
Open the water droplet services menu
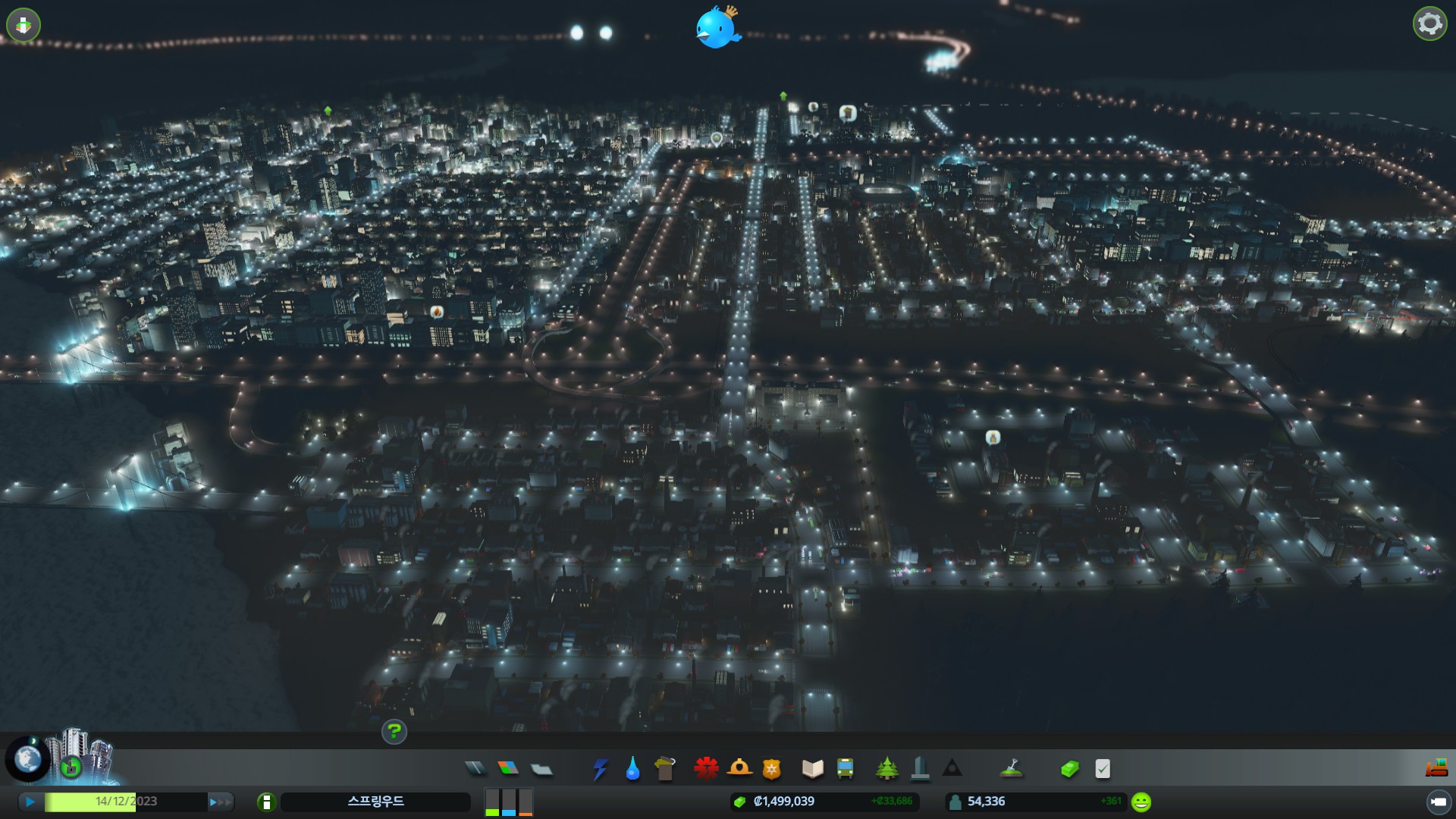(632, 769)
